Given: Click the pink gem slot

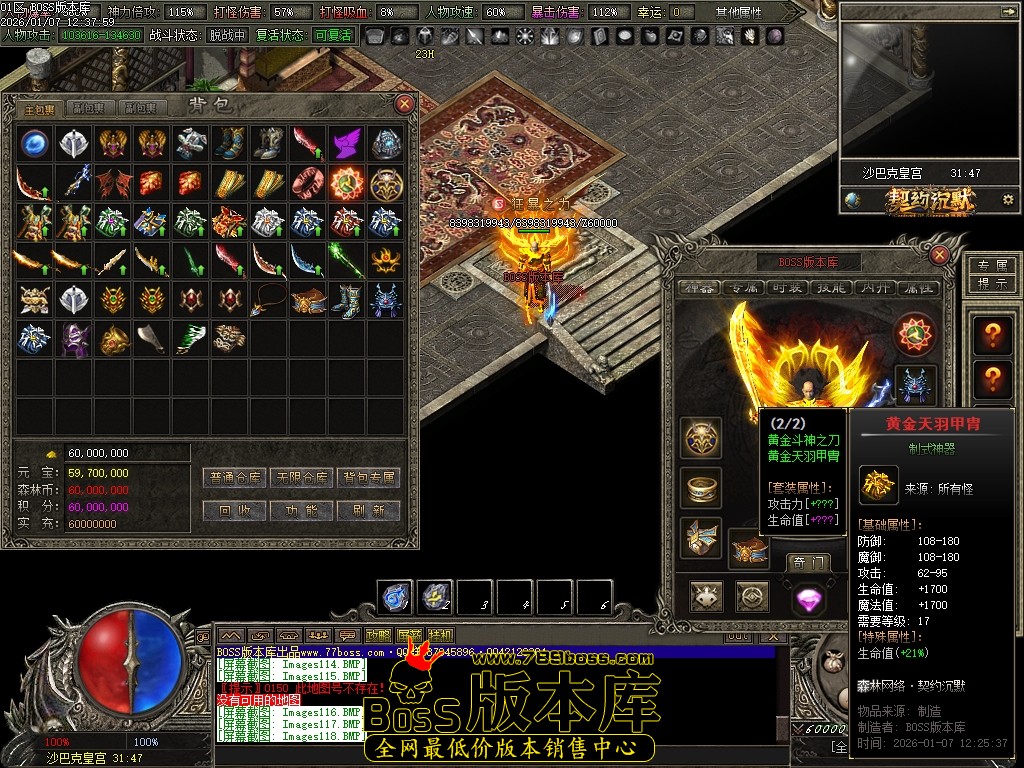Looking at the screenshot, I should pos(807,598).
